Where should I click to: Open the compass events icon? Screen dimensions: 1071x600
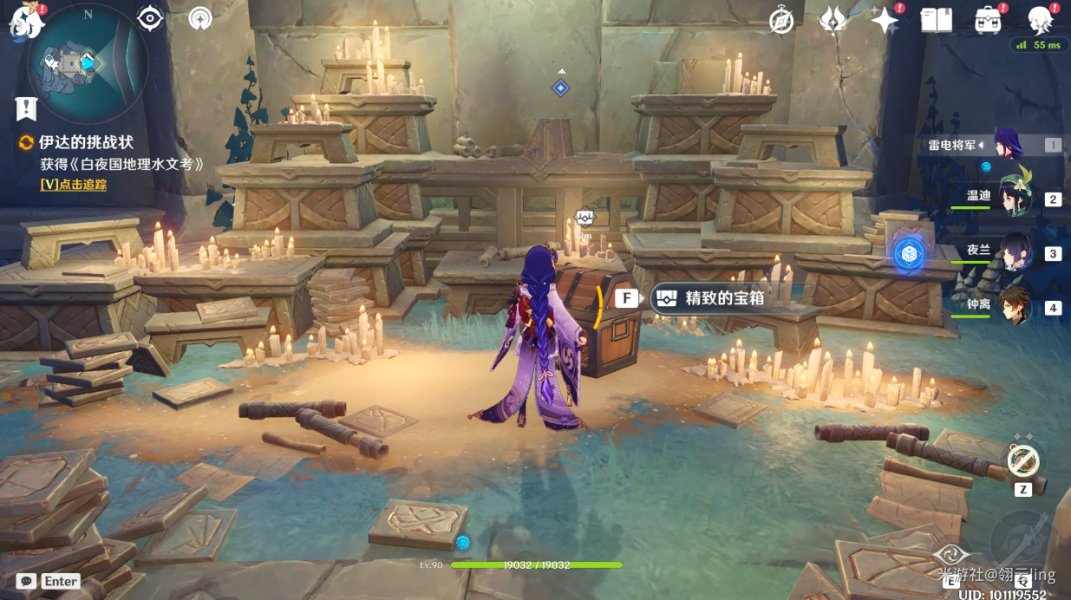point(781,20)
